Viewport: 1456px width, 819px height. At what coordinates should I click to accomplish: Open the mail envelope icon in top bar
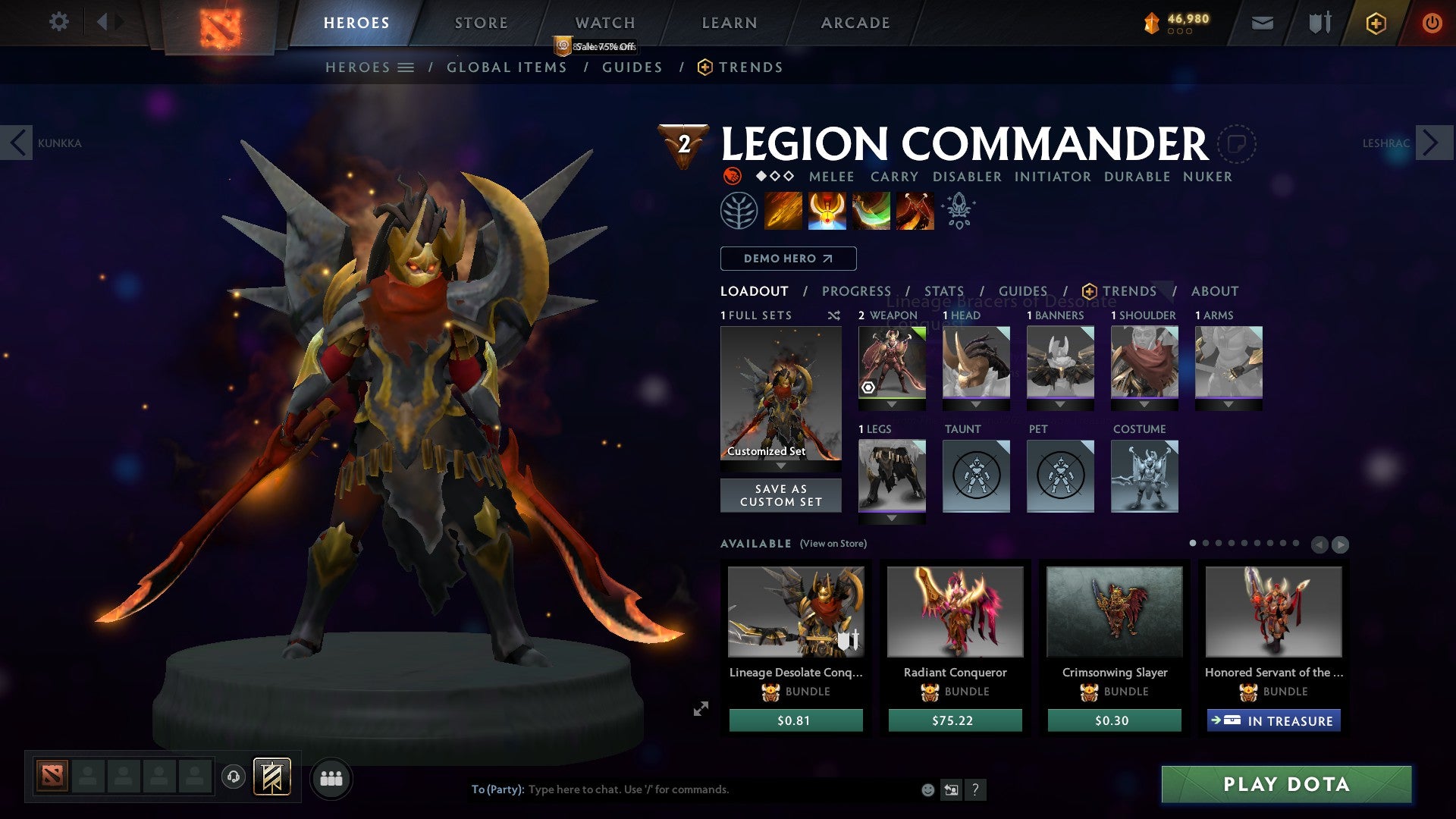1263,23
